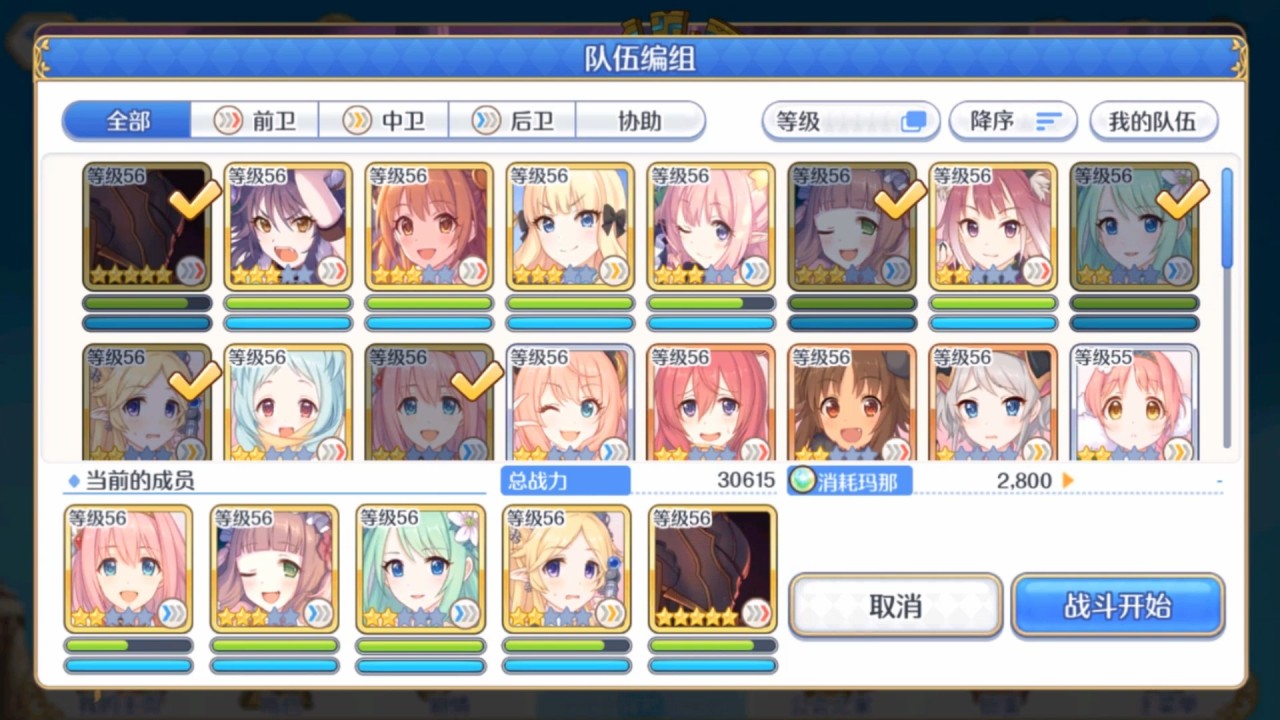Choose the blonde character with black bows

pyautogui.click(x=569, y=226)
